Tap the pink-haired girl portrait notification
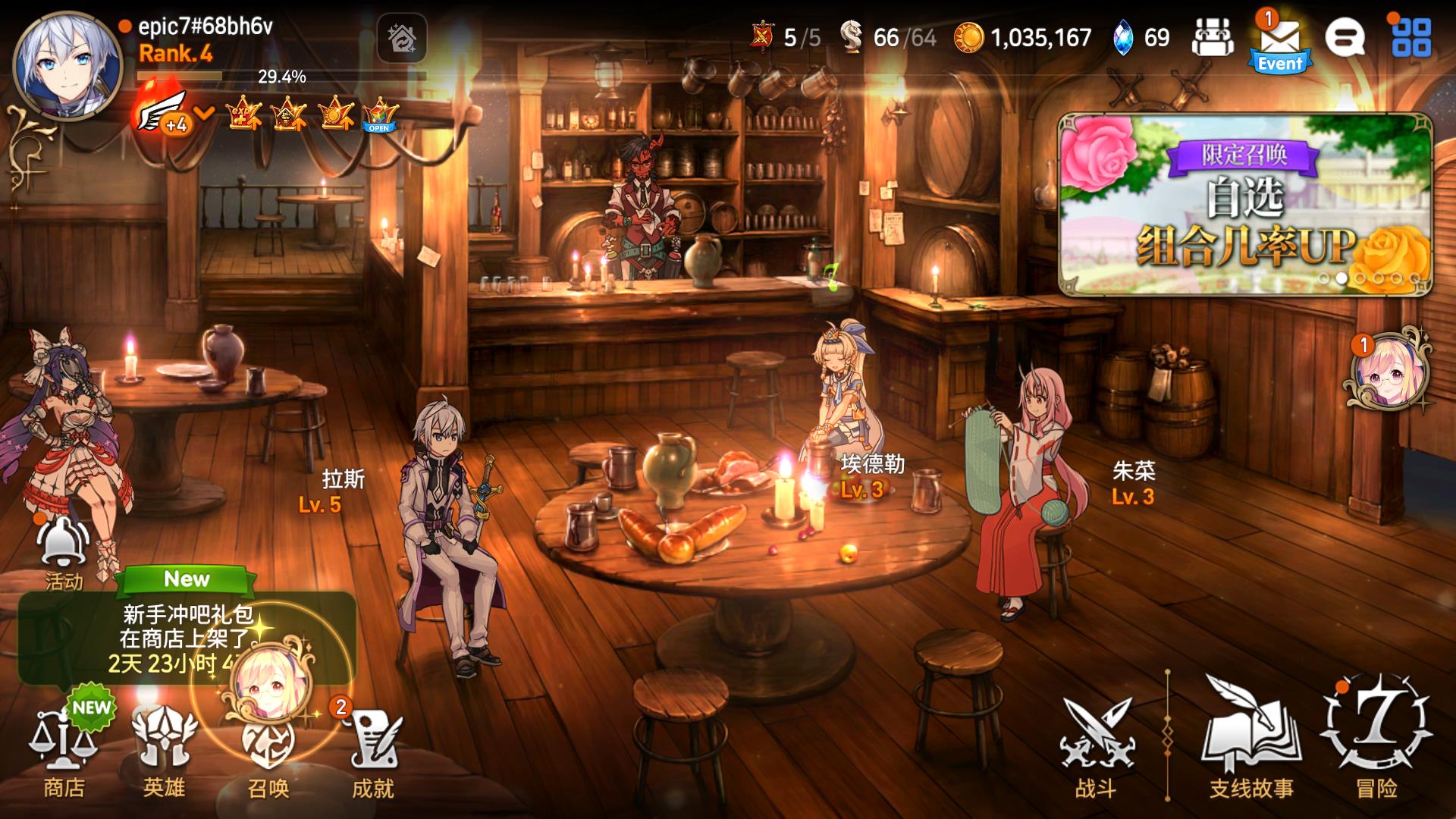The width and height of the screenshot is (1456, 819). 1388,371
